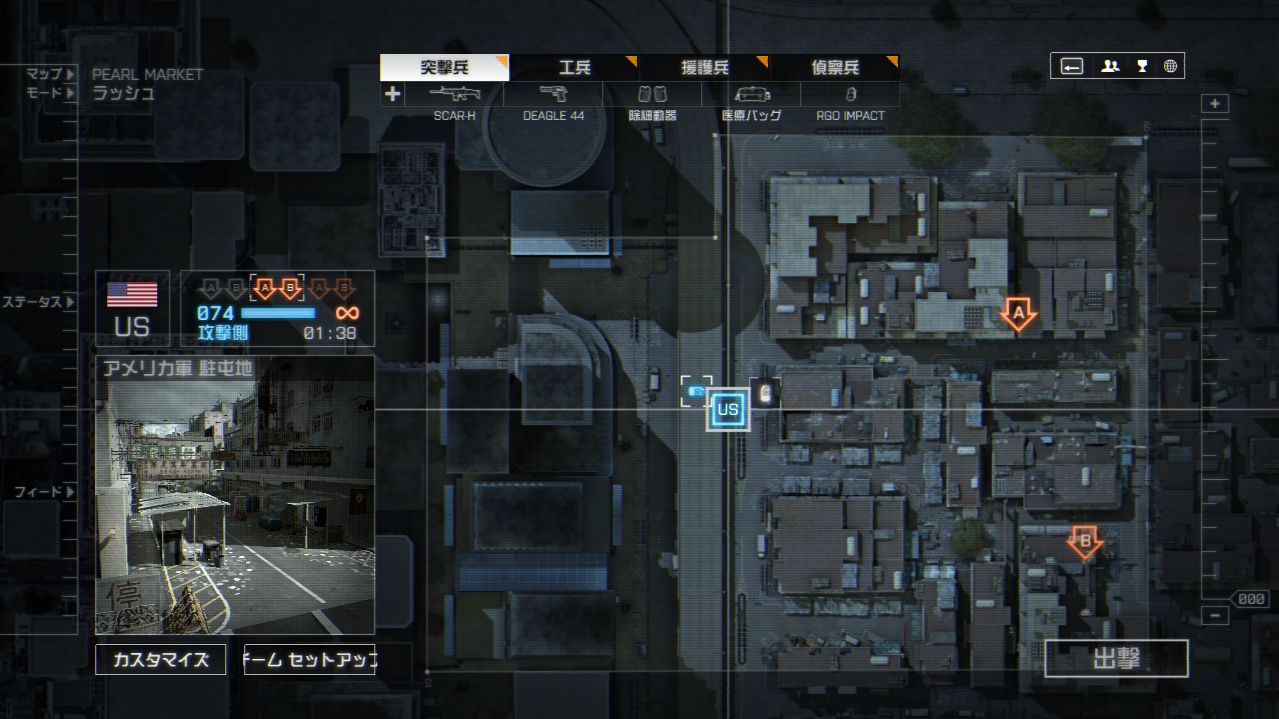Select the defibrillator gadget slot

pos(652,95)
